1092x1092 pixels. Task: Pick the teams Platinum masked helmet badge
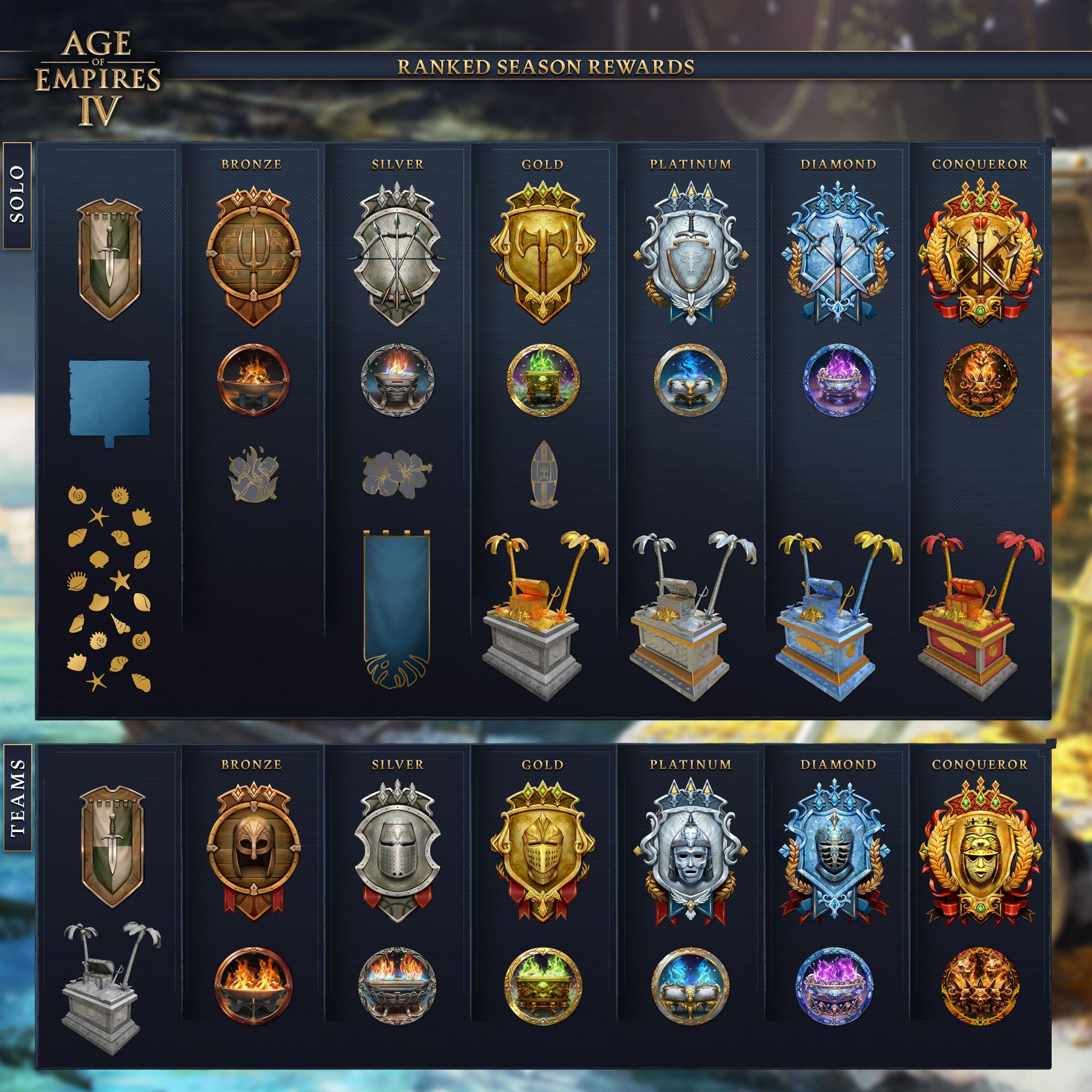coord(690,850)
